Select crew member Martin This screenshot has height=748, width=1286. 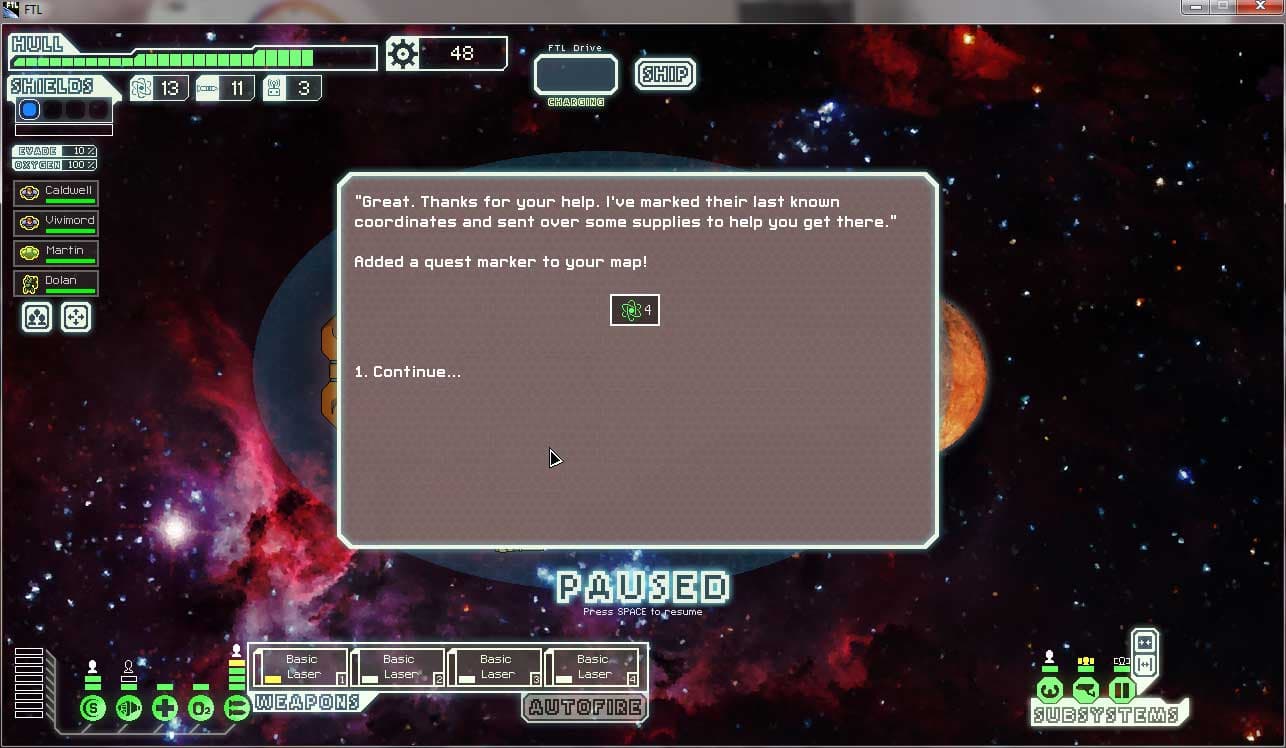point(57,253)
